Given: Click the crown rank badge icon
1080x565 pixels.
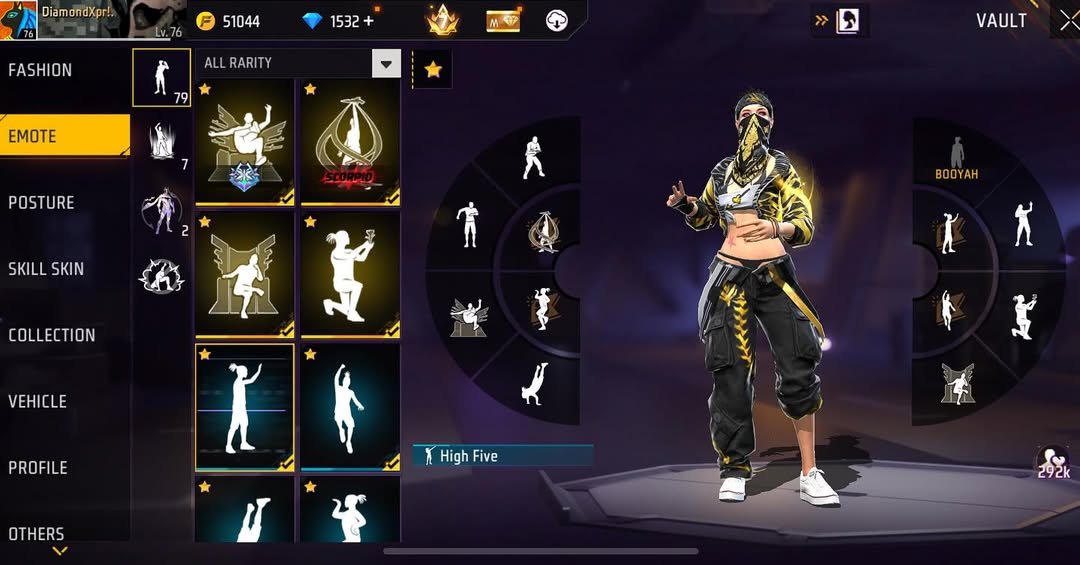Looking at the screenshot, I should click(441, 20).
